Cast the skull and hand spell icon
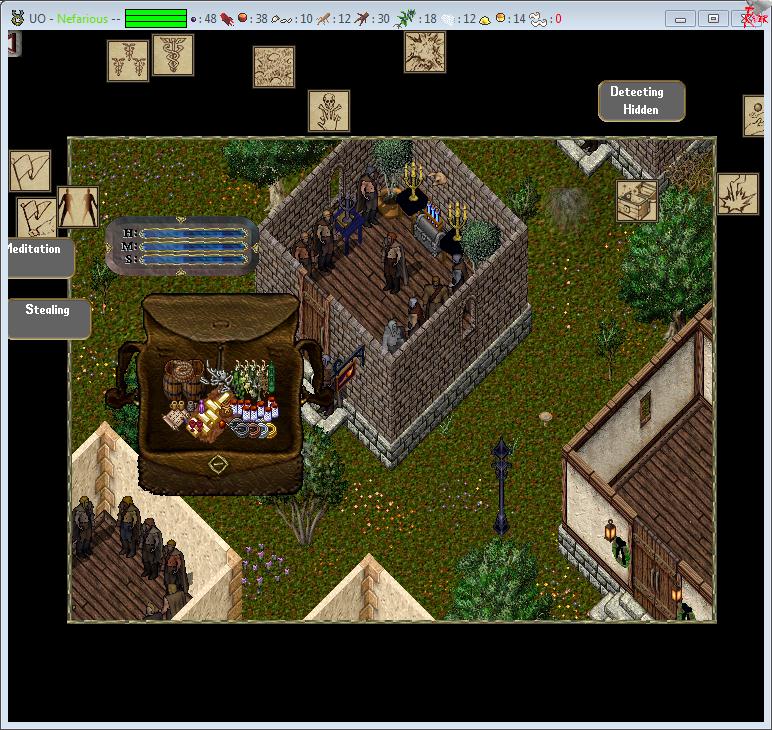 (x=329, y=111)
